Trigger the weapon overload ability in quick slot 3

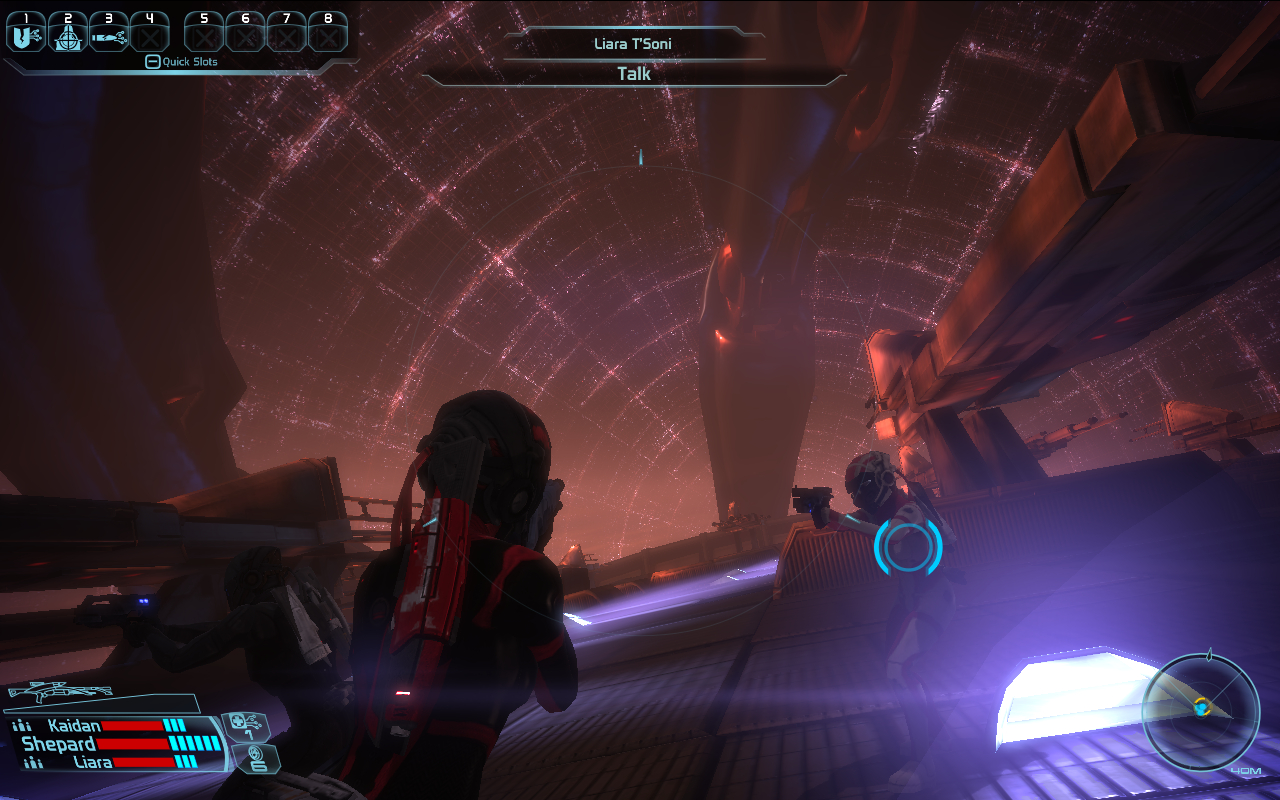pyautogui.click(x=109, y=36)
